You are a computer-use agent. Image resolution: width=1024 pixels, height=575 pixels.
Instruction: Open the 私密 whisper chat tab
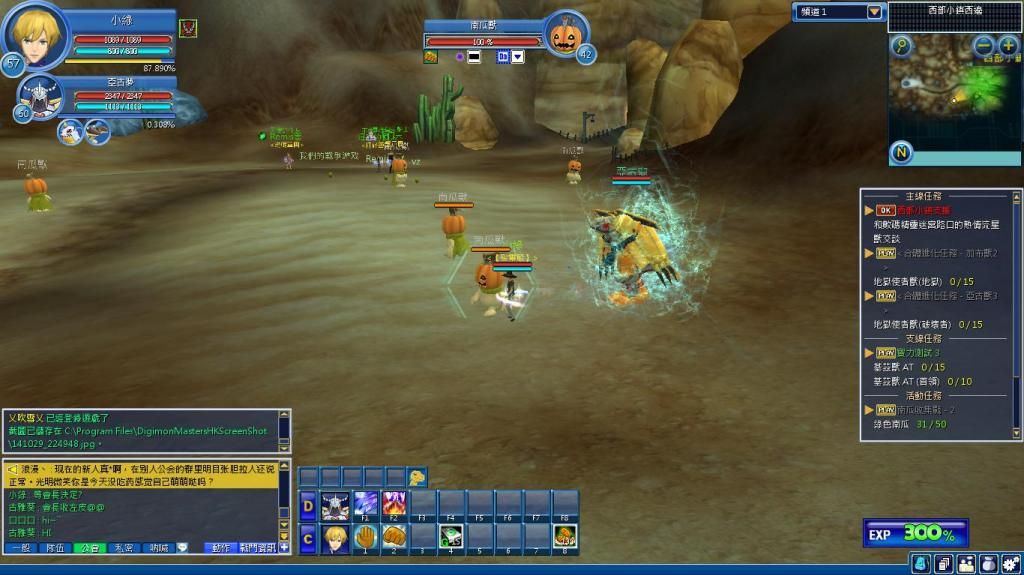coord(124,548)
